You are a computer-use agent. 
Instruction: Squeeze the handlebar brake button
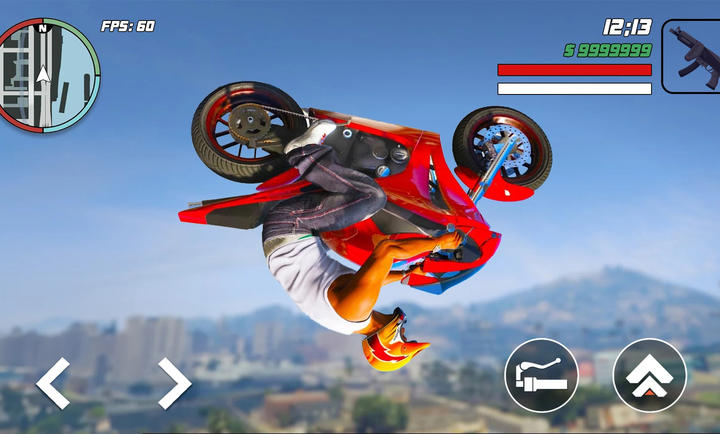click(541, 376)
